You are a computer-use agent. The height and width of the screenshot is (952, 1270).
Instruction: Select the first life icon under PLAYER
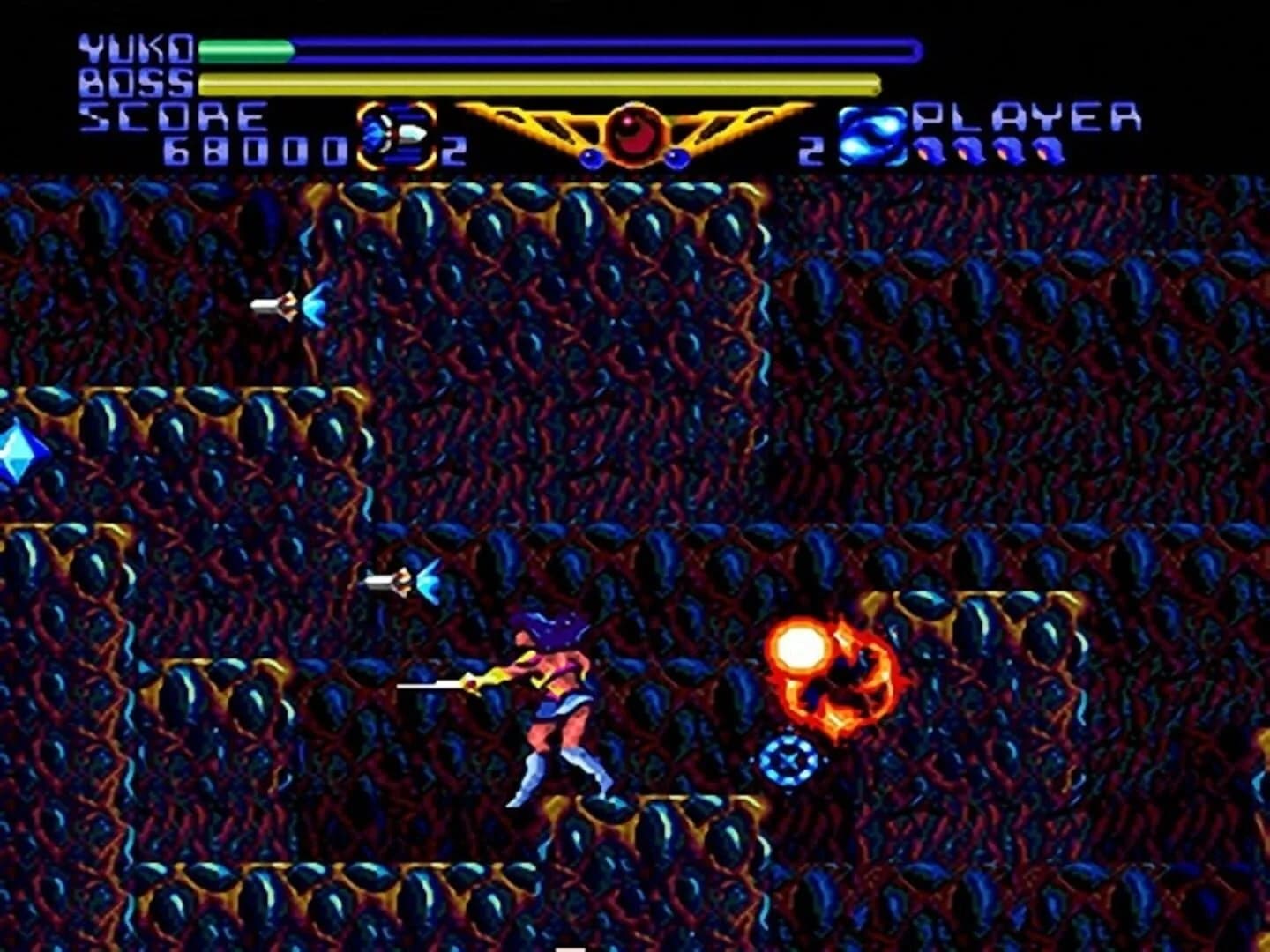pyautogui.click(x=930, y=152)
